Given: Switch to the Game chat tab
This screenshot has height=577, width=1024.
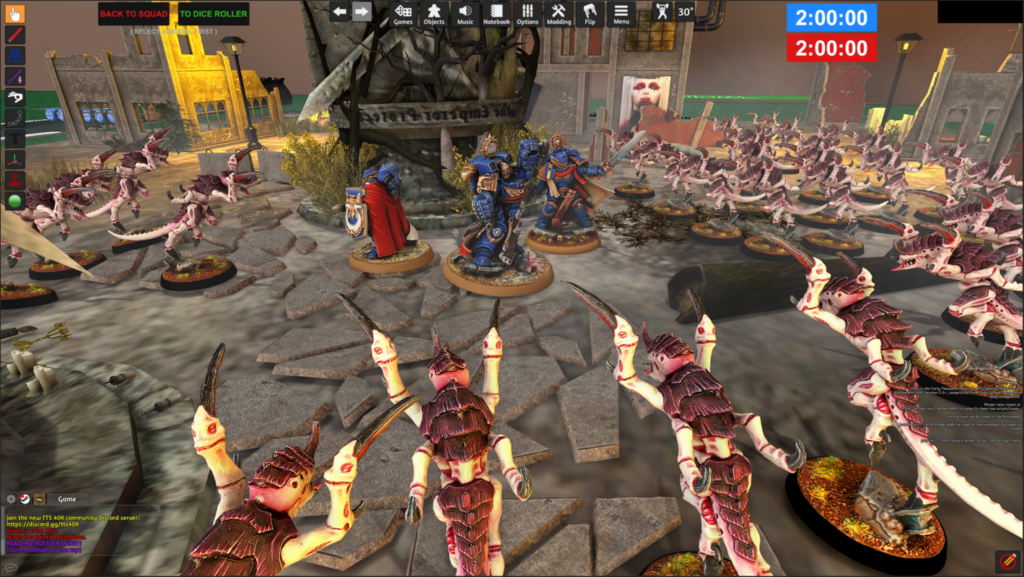Looking at the screenshot, I should pos(67,498).
